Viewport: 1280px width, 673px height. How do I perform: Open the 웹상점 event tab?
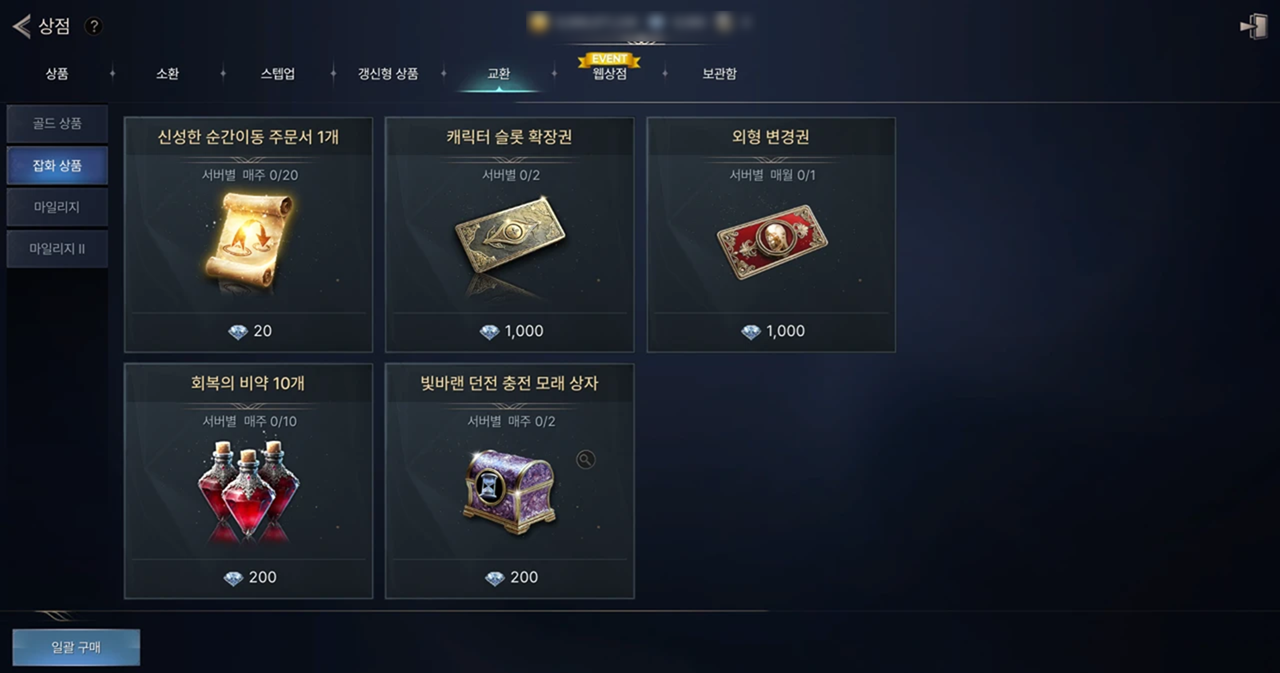tap(609, 72)
